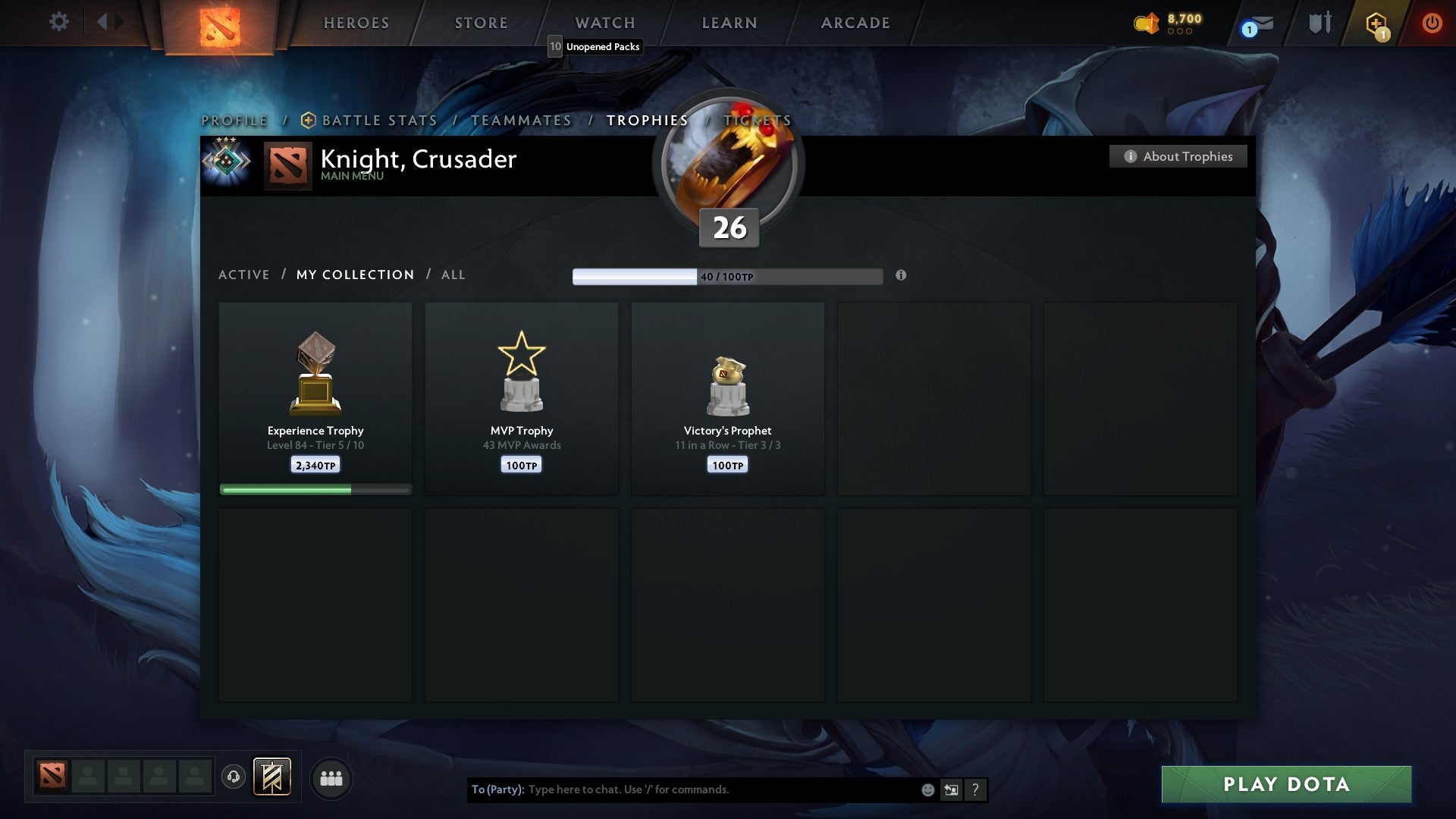This screenshot has height=819, width=1456.
Task: Click the power button to quit
Action: tap(1432, 22)
